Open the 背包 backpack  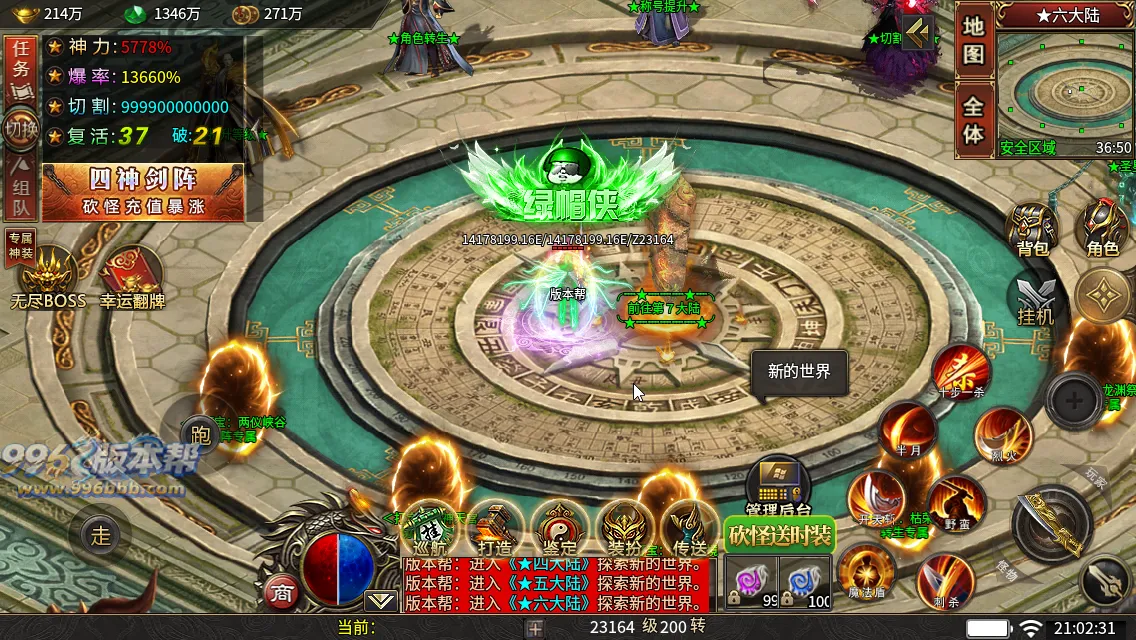[1031, 230]
